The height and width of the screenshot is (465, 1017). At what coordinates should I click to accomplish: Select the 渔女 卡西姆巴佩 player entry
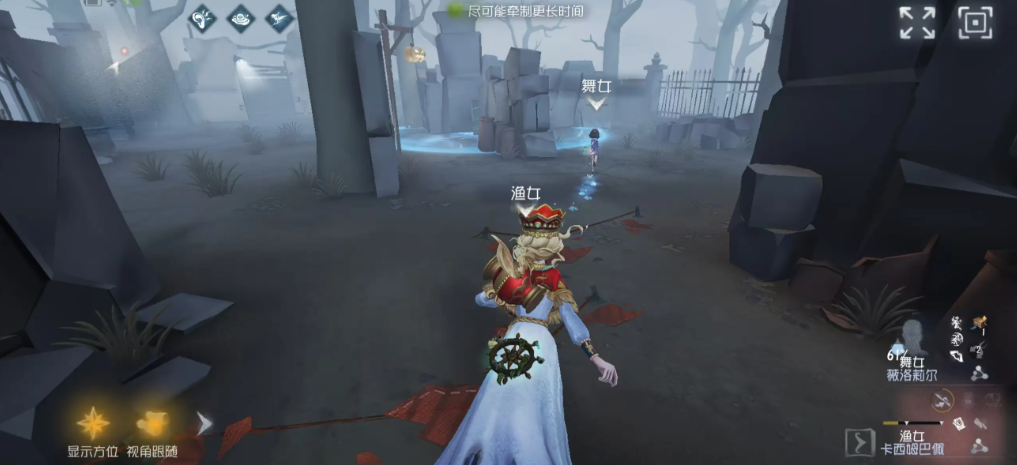[x=910, y=441]
